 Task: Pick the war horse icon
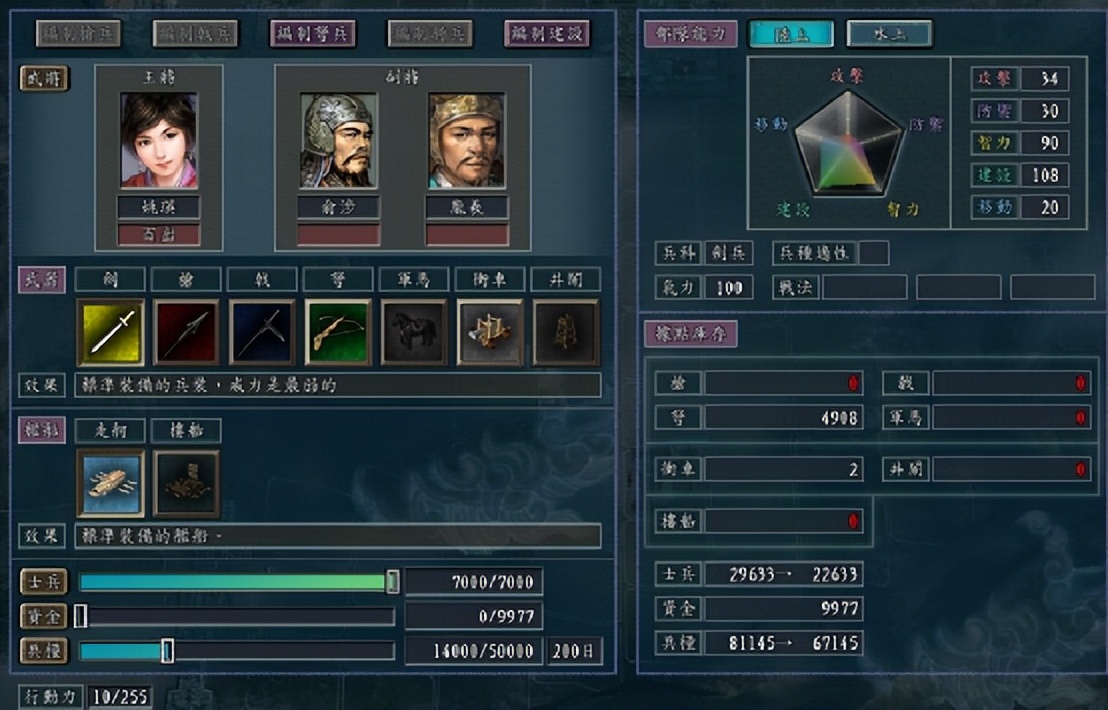tap(414, 332)
